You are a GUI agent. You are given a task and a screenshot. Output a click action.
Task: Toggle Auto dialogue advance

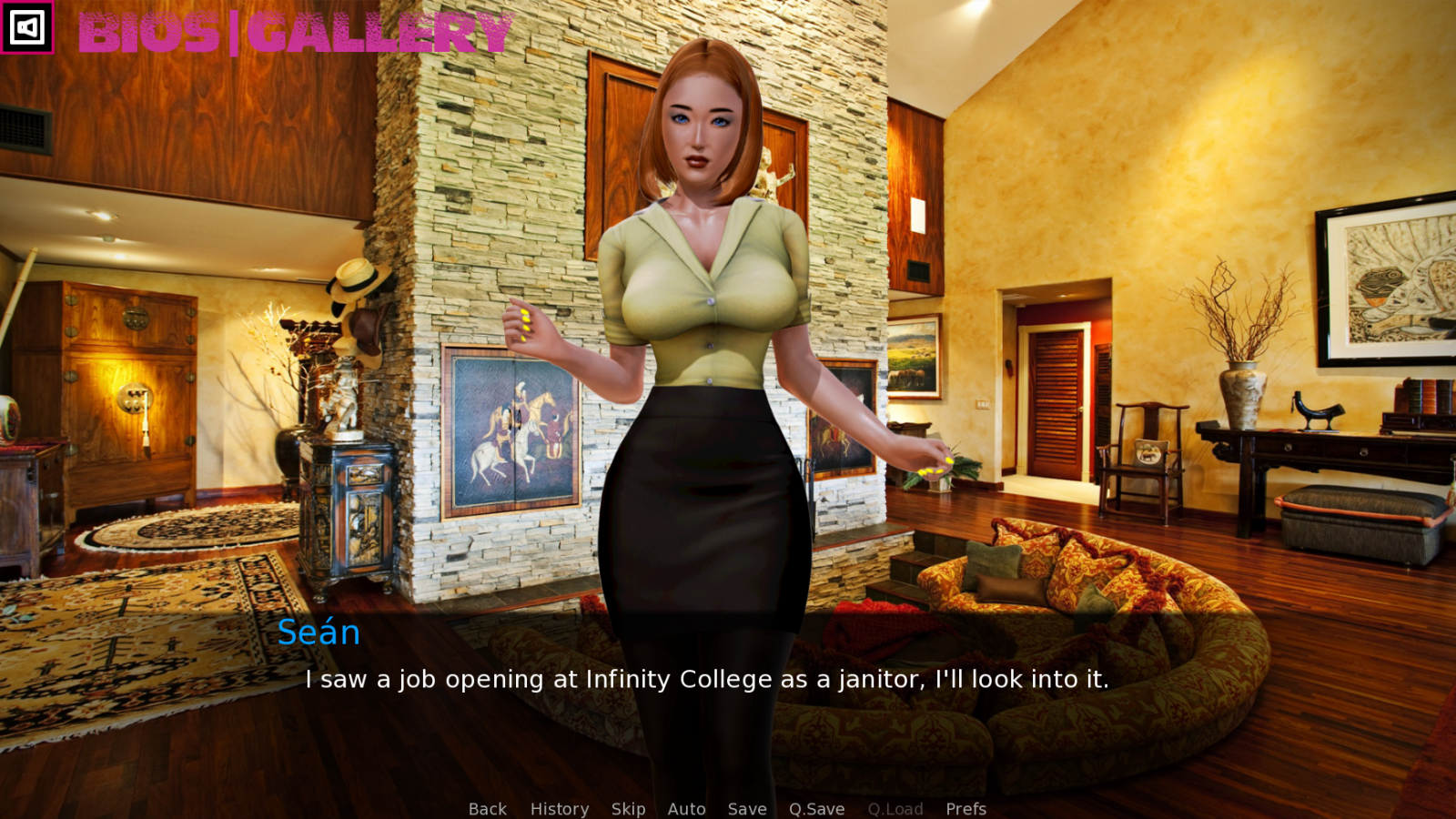point(686,808)
